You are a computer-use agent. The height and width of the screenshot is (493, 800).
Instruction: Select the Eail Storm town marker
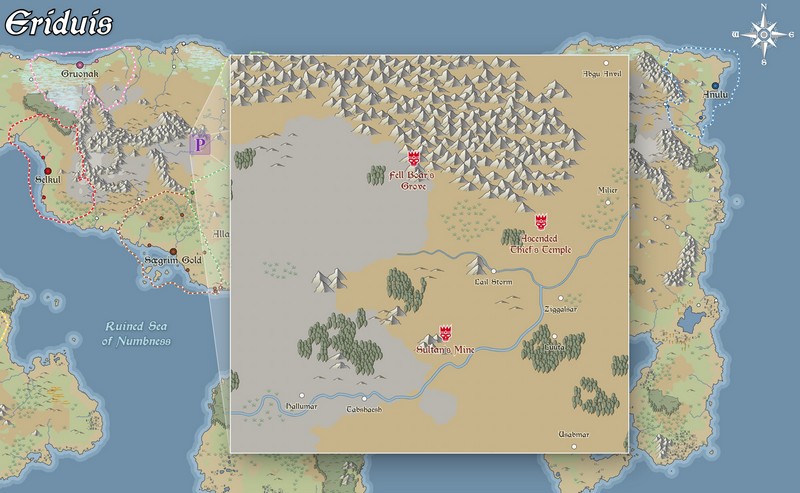coord(493,270)
